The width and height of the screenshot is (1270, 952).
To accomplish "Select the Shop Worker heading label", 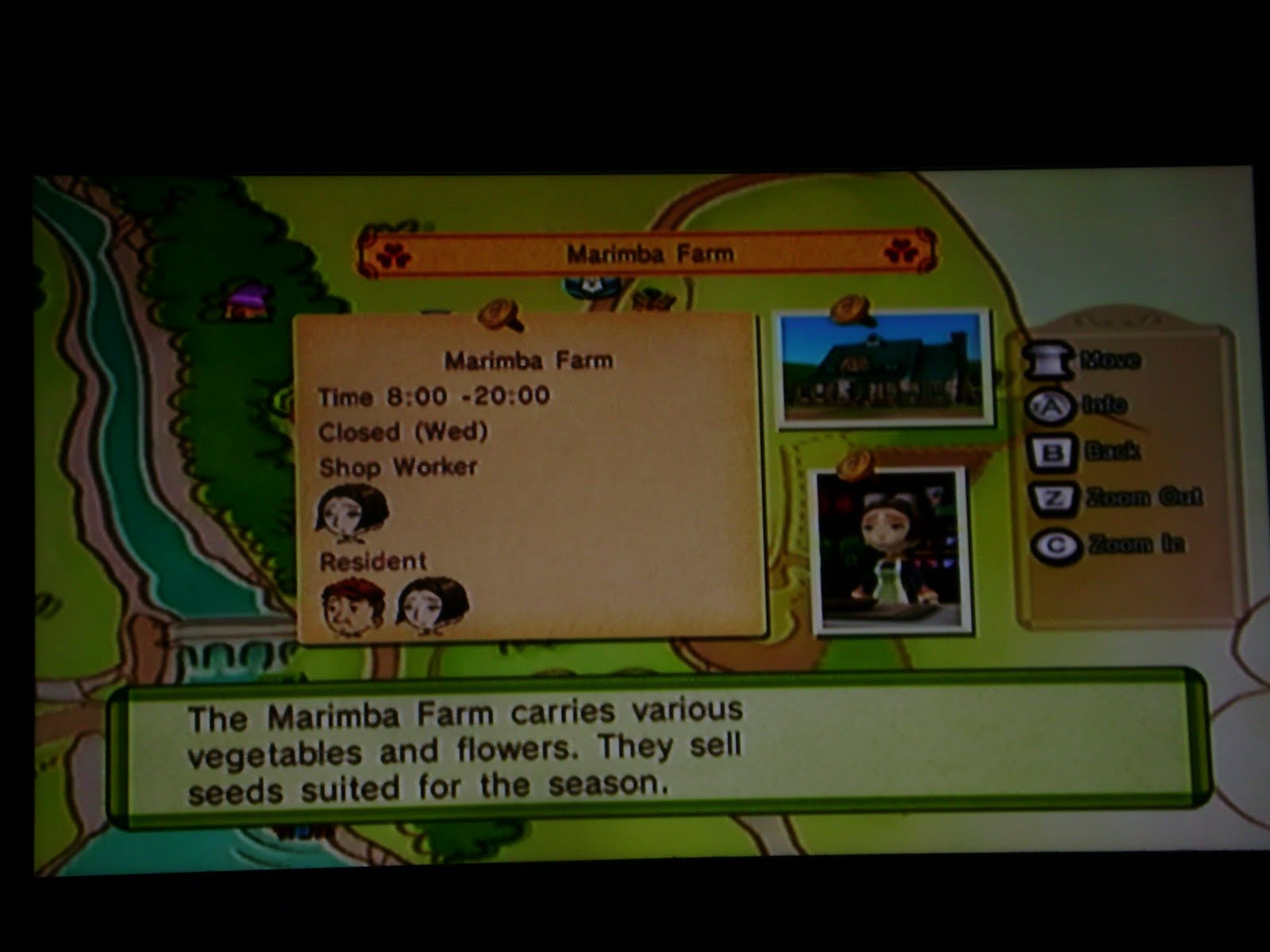I will 397,466.
